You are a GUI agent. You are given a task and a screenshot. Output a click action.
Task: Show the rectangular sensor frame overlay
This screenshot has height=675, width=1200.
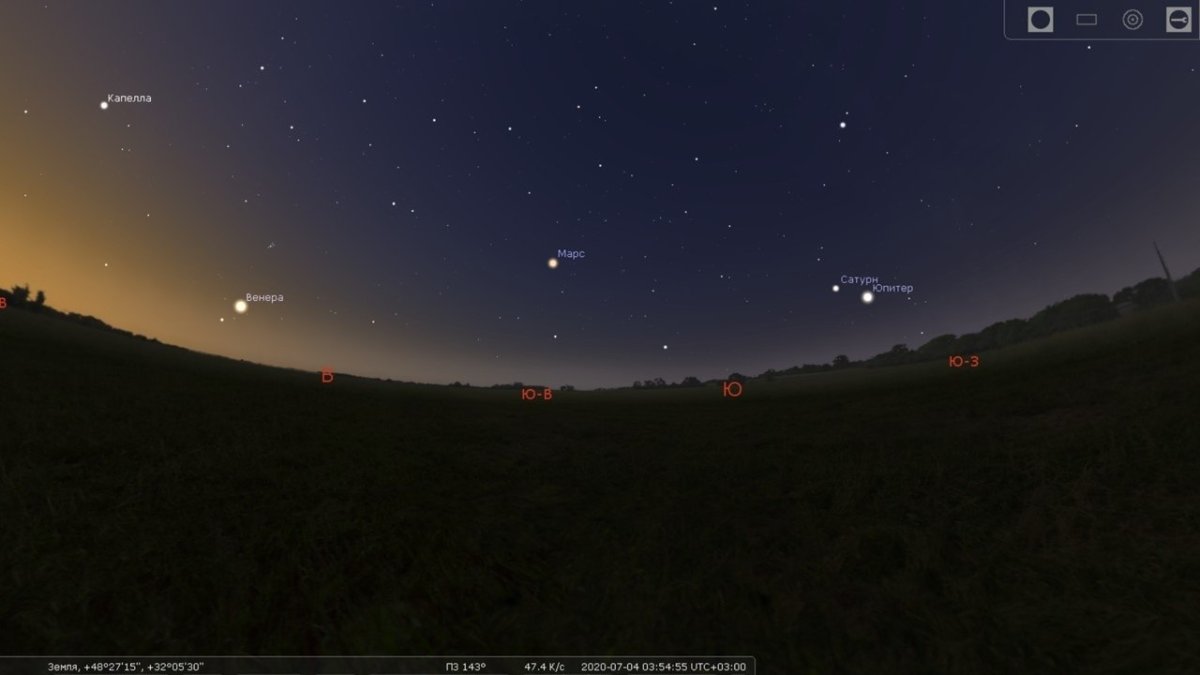coord(1086,19)
